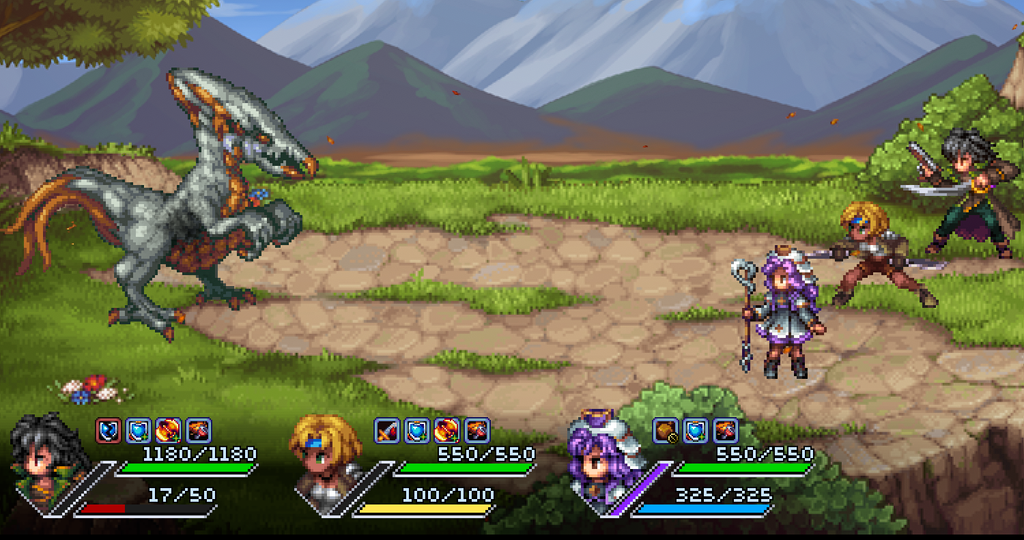
Task: Inspect the dark-haired hero's flaming orb buff icon
Action: coord(168,430)
